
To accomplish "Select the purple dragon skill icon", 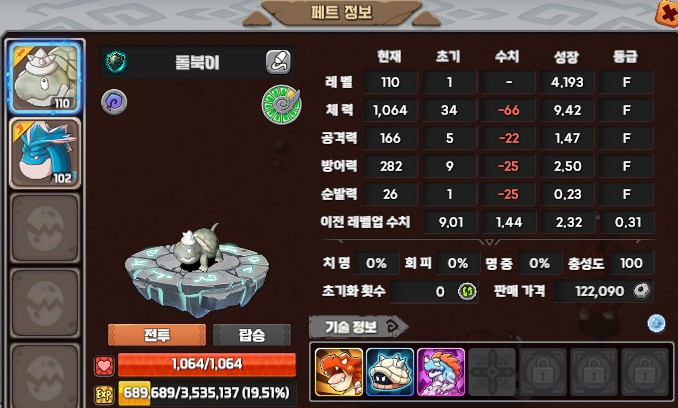I will (x=441, y=372).
